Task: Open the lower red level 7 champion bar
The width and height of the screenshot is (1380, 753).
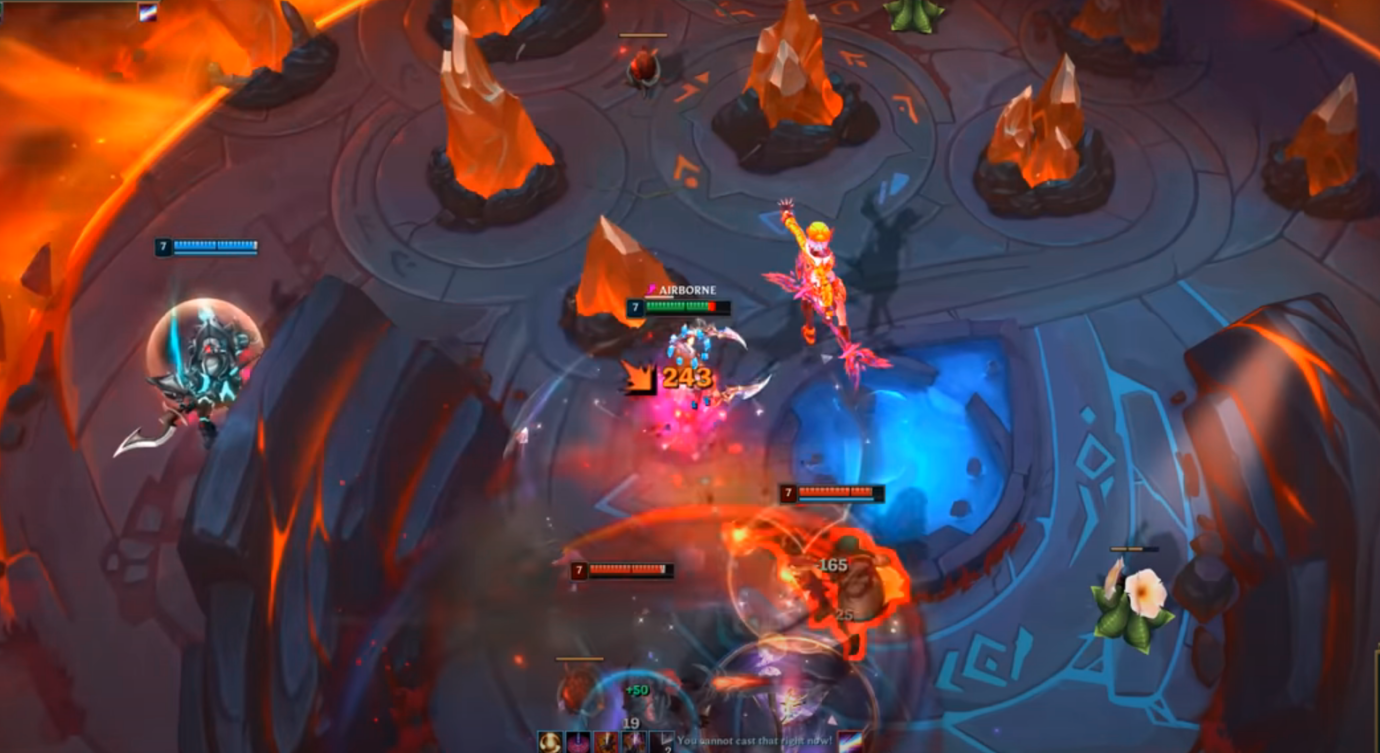Action: tap(625, 569)
